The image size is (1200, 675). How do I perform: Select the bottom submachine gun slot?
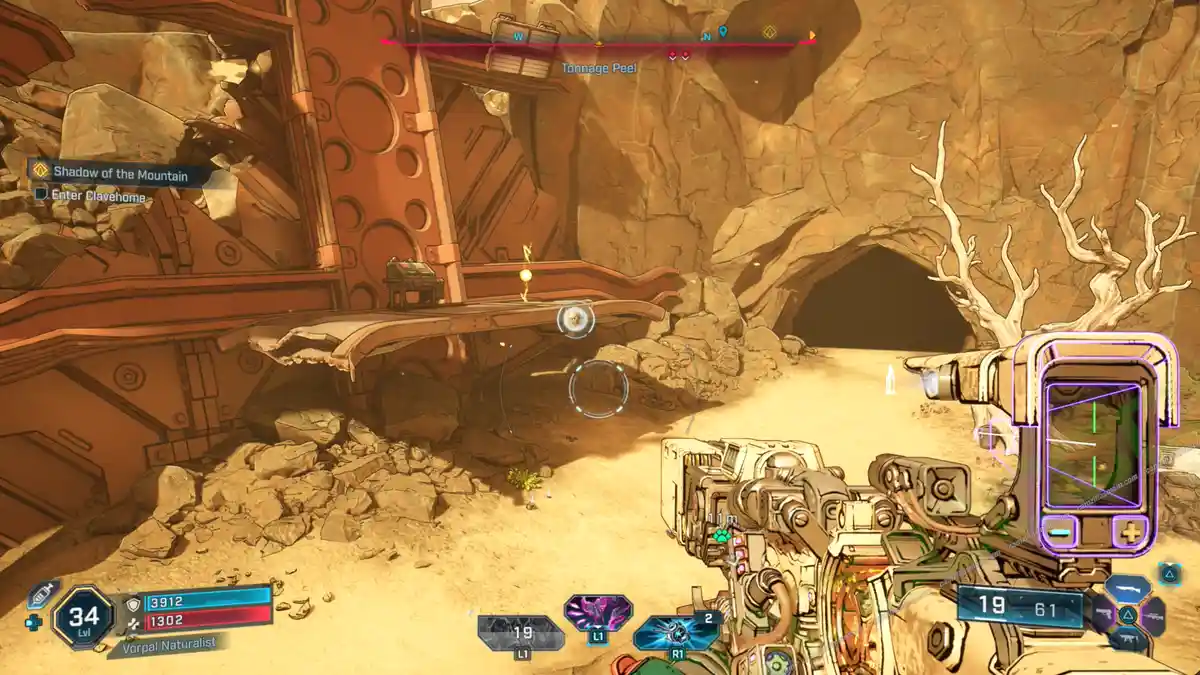1128,640
